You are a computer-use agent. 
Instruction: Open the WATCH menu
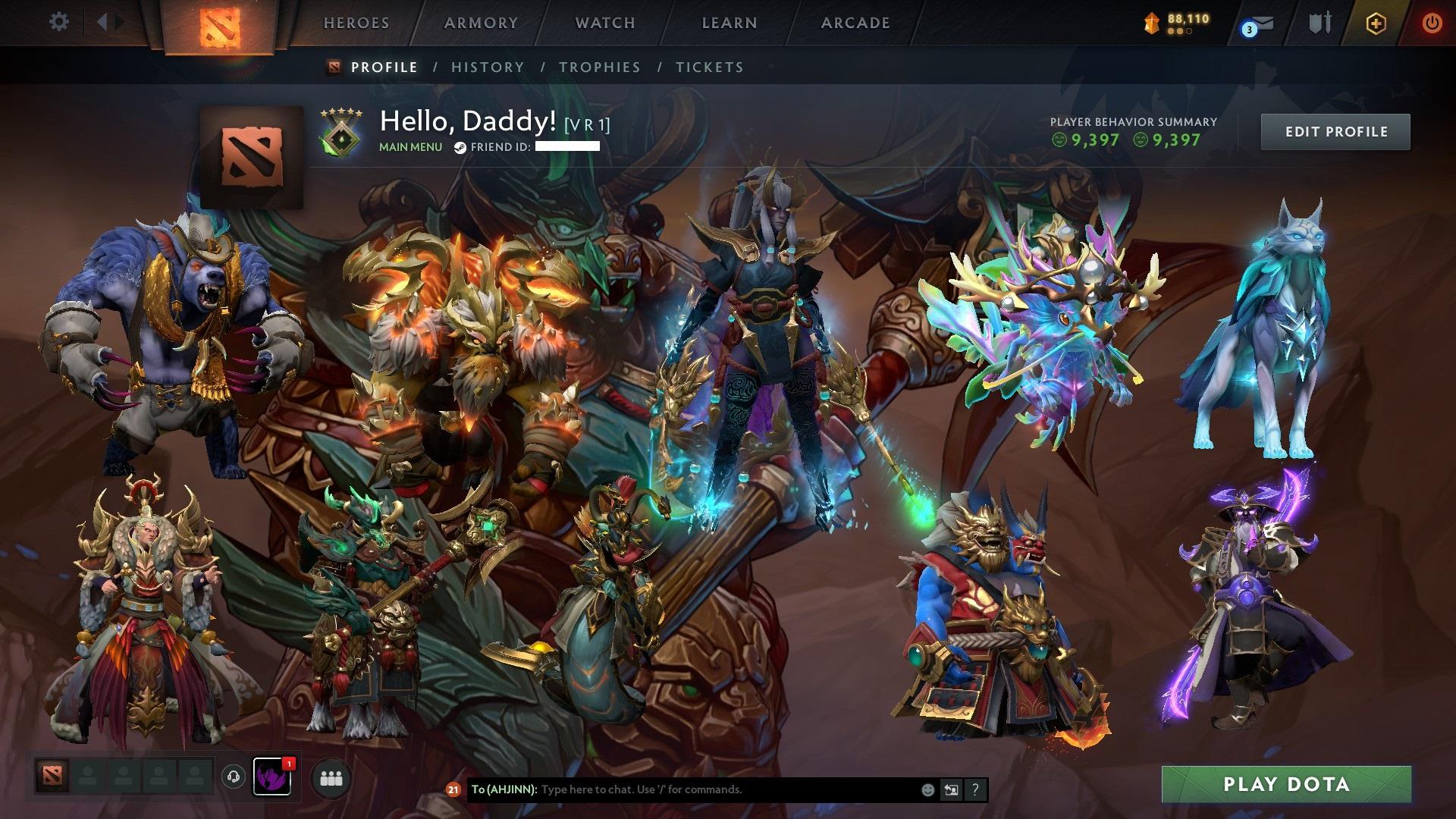pyautogui.click(x=604, y=23)
